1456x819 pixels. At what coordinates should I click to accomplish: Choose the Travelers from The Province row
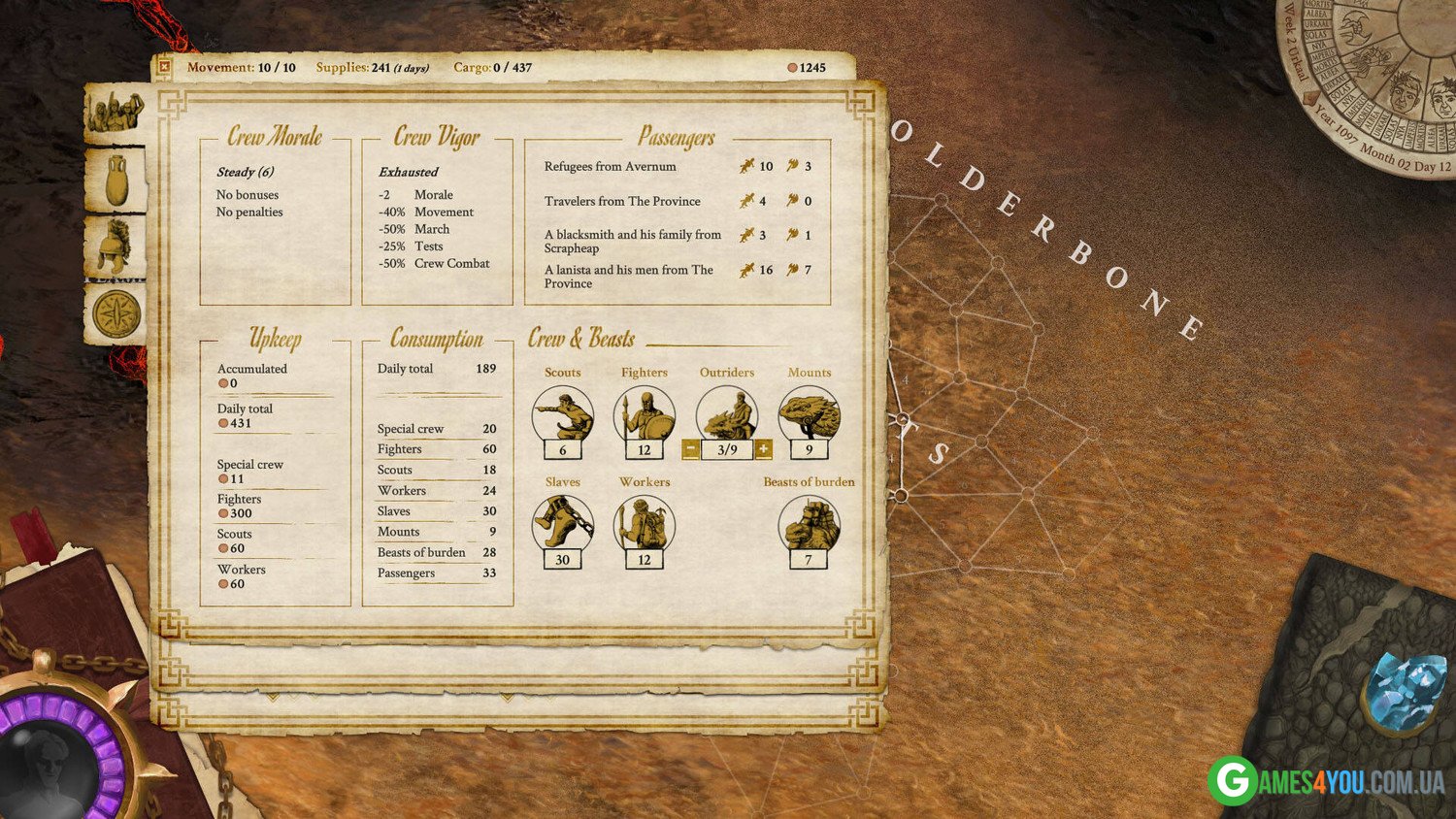[622, 202]
